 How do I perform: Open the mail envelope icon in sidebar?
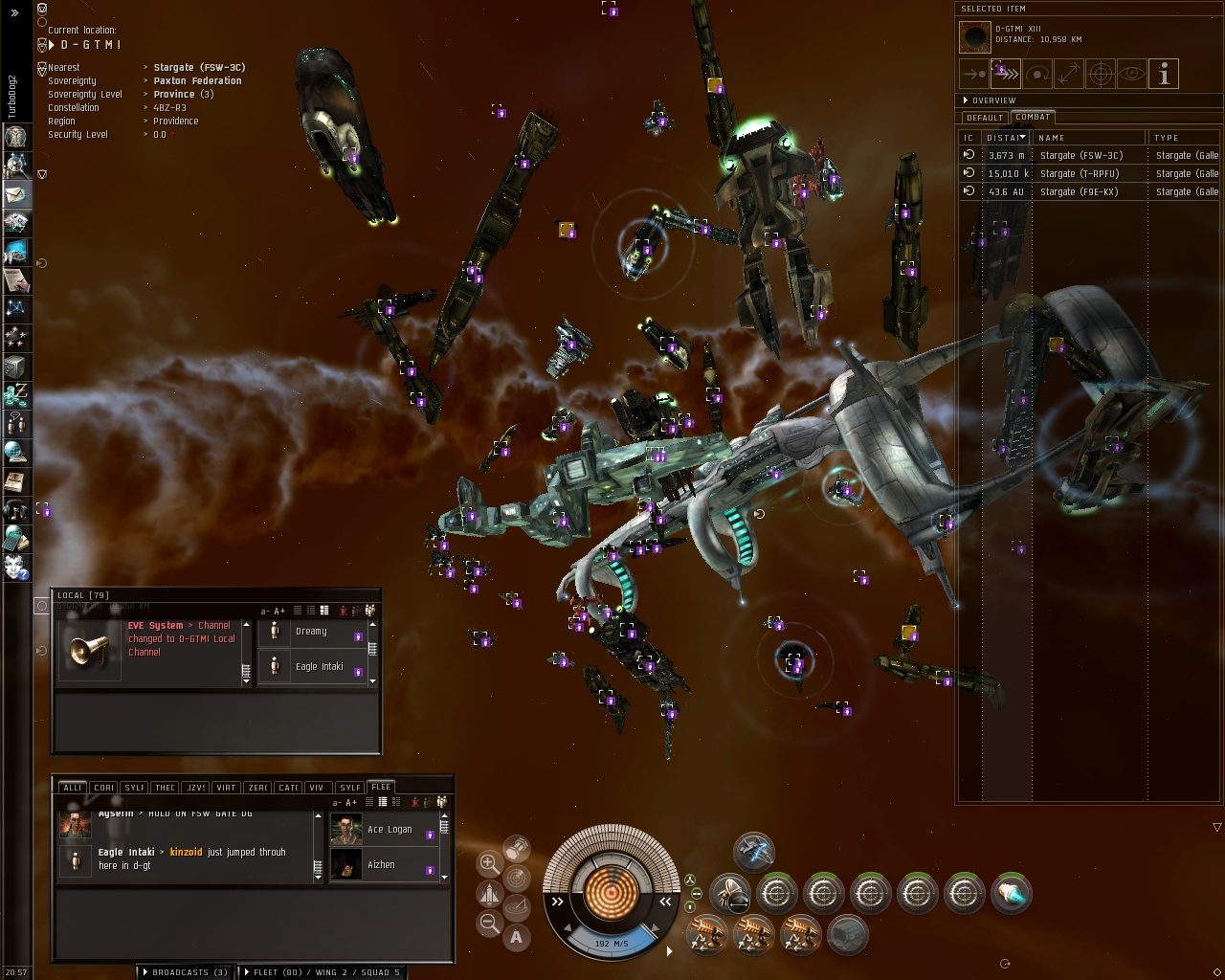click(x=16, y=194)
